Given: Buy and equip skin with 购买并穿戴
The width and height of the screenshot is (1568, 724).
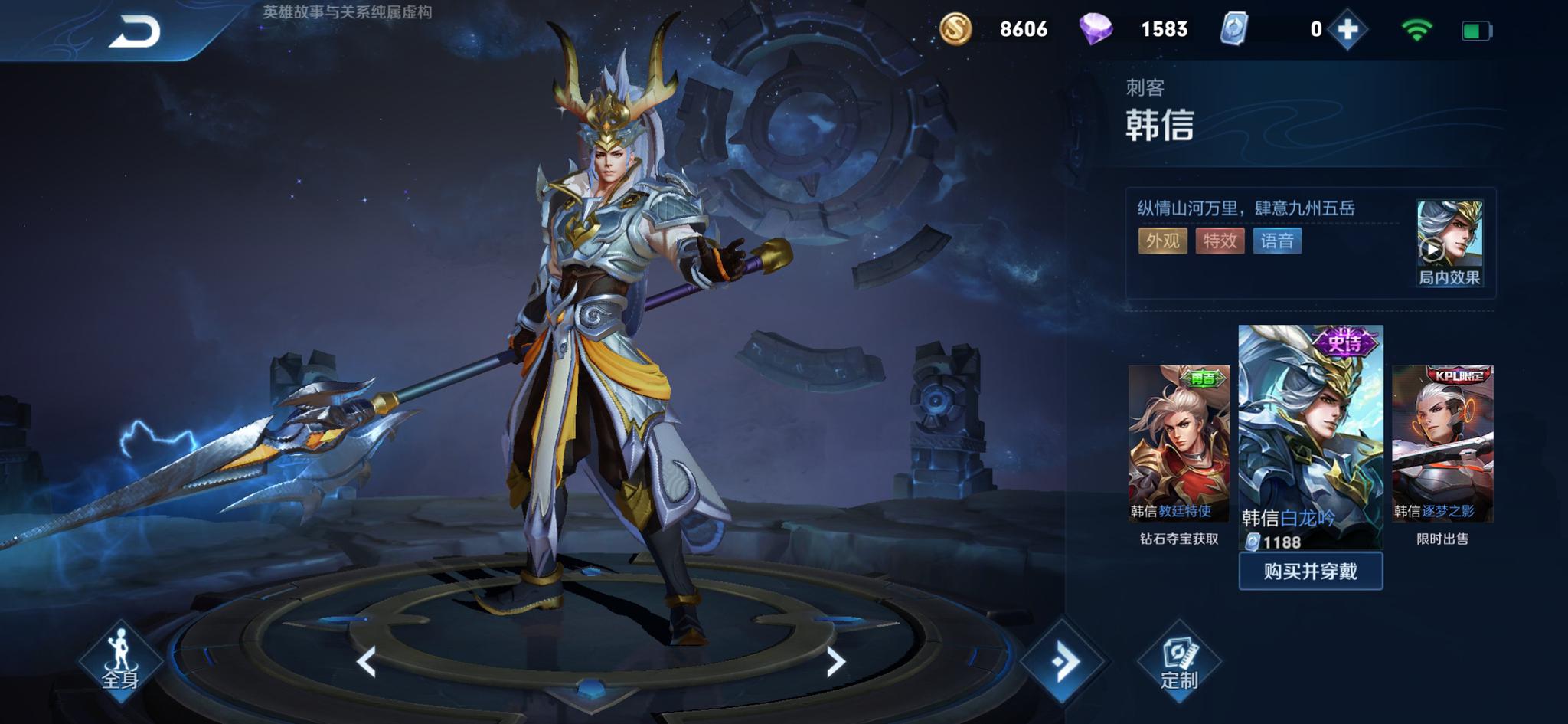Looking at the screenshot, I should (x=1310, y=572).
